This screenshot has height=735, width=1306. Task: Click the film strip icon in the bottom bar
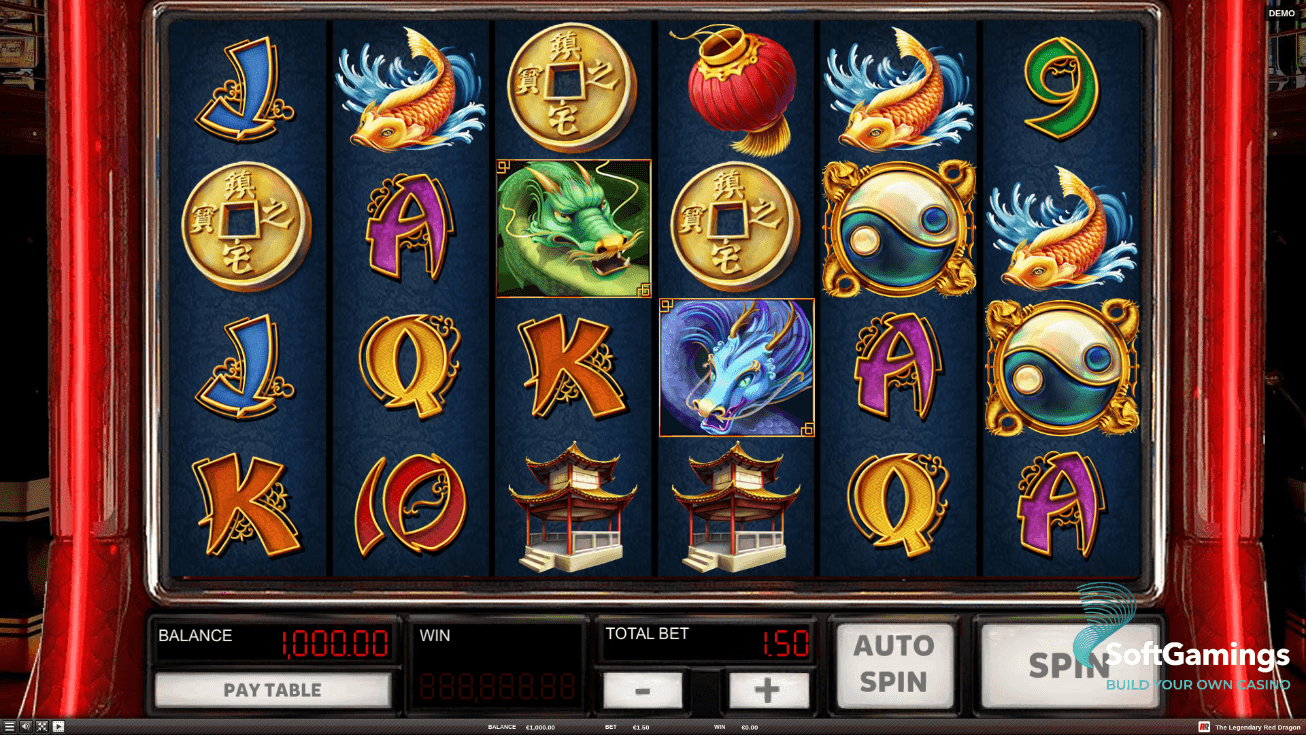point(57,727)
